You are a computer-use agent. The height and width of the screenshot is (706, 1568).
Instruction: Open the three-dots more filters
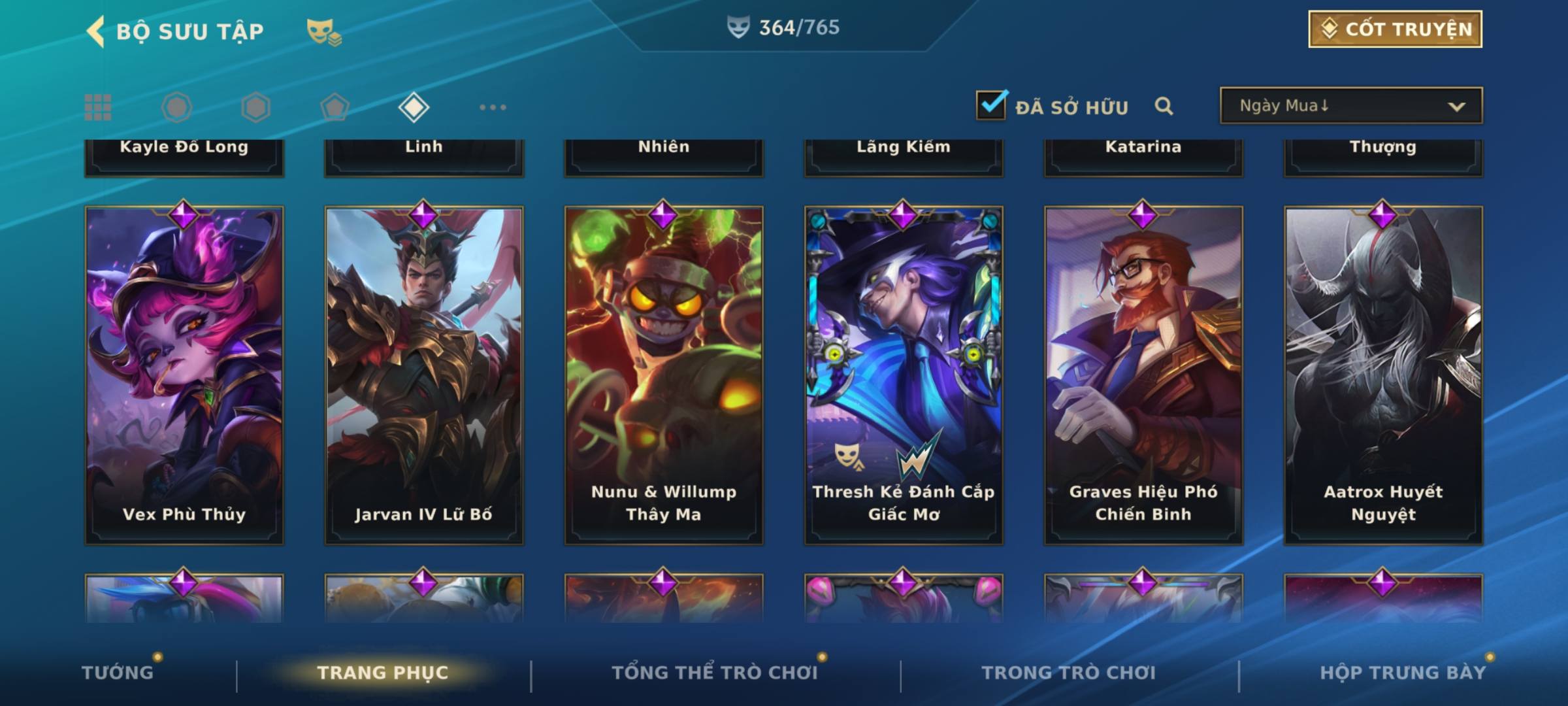tap(493, 107)
